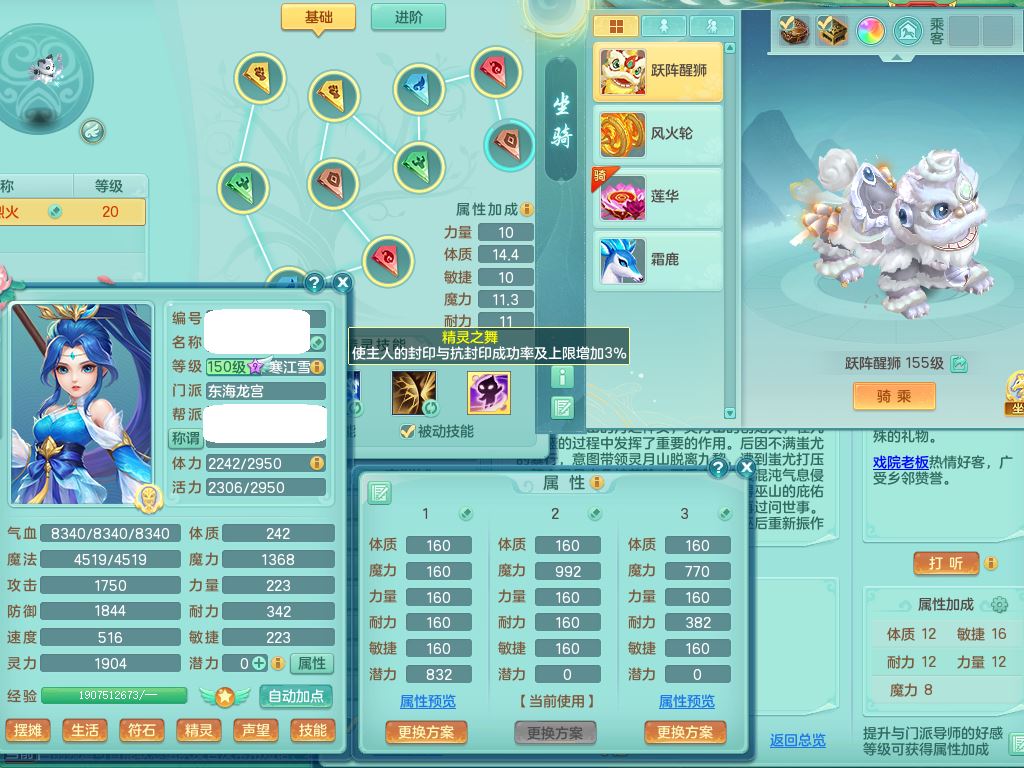Screen dimensions: 1024x768
Task: Click the 打听 inquire button
Action: click(945, 564)
